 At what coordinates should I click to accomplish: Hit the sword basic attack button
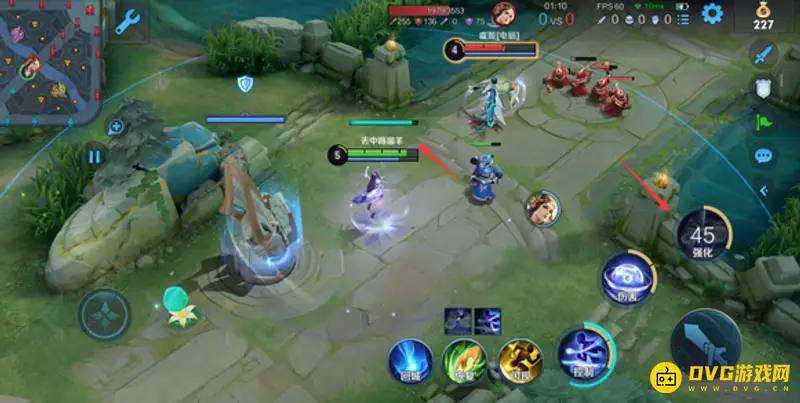[706, 341]
